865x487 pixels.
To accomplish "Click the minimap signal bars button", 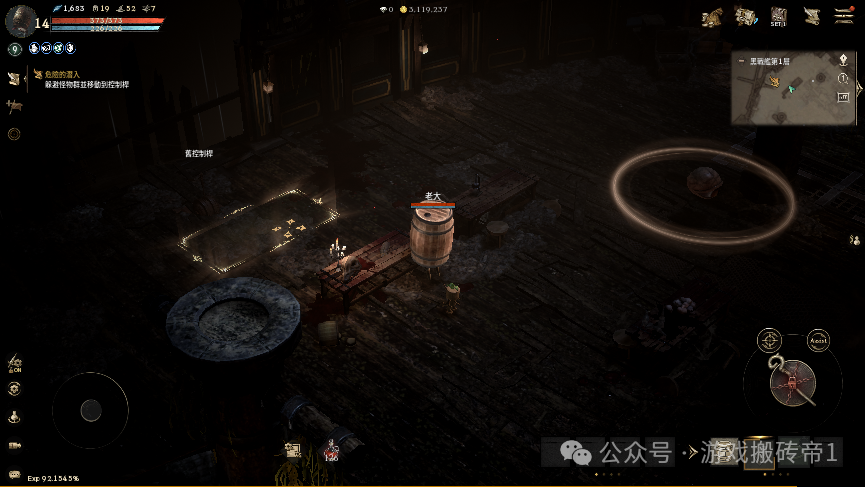I will pyautogui.click(x=843, y=95).
